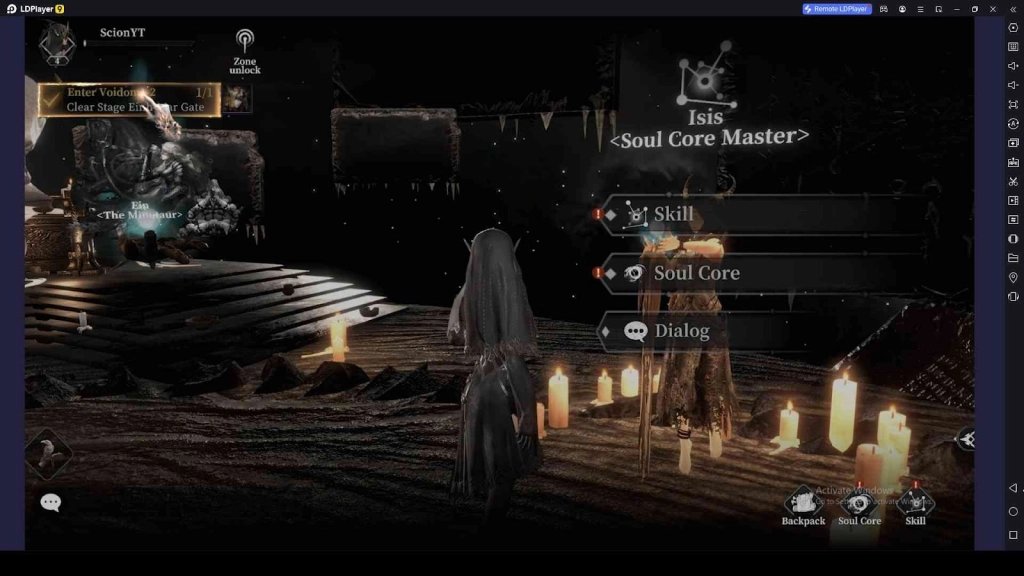Tap the raven diamond icon
This screenshot has width=1024, height=576.
(48, 454)
